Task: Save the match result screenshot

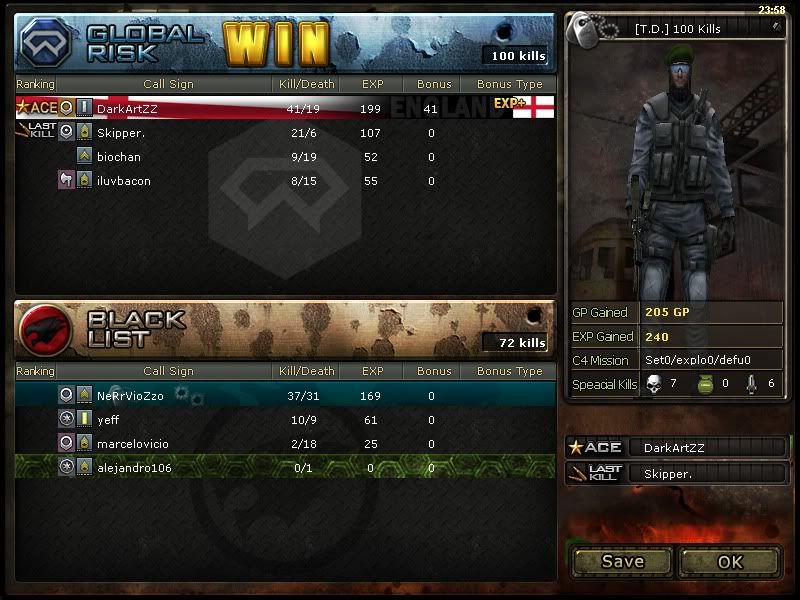Action: pyautogui.click(x=622, y=561)
